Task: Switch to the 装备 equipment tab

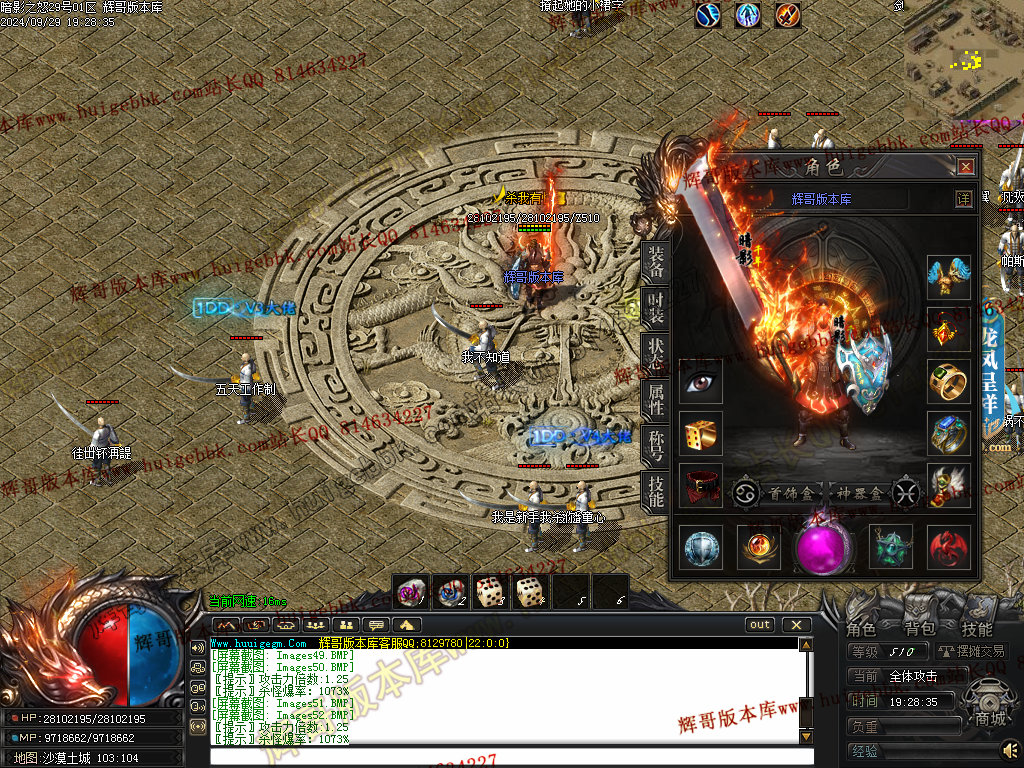Action: 655,262
